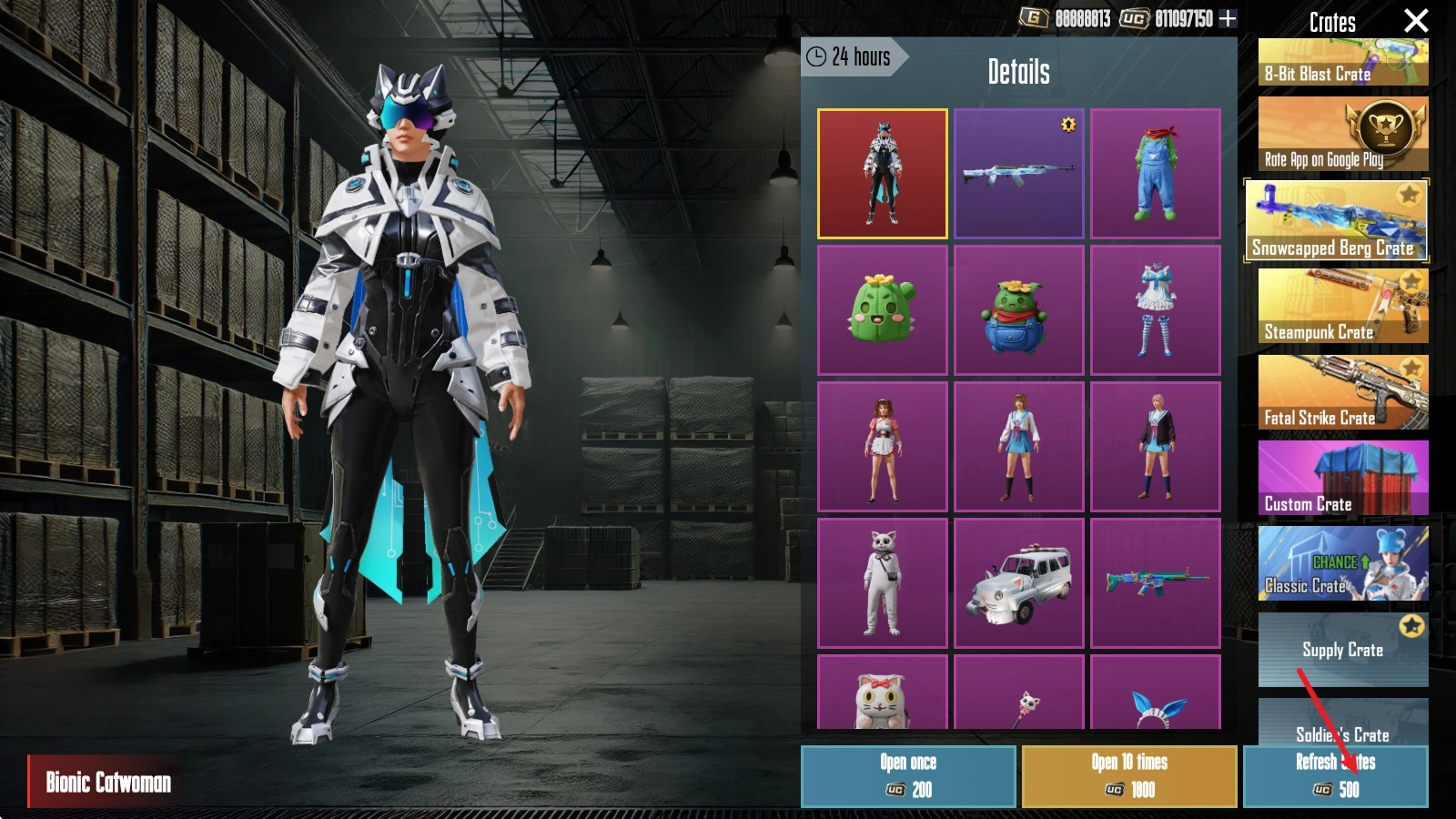Select the Custom Crate
Viewport: 1456px width, 819px height.
[x=1343, y=478]
